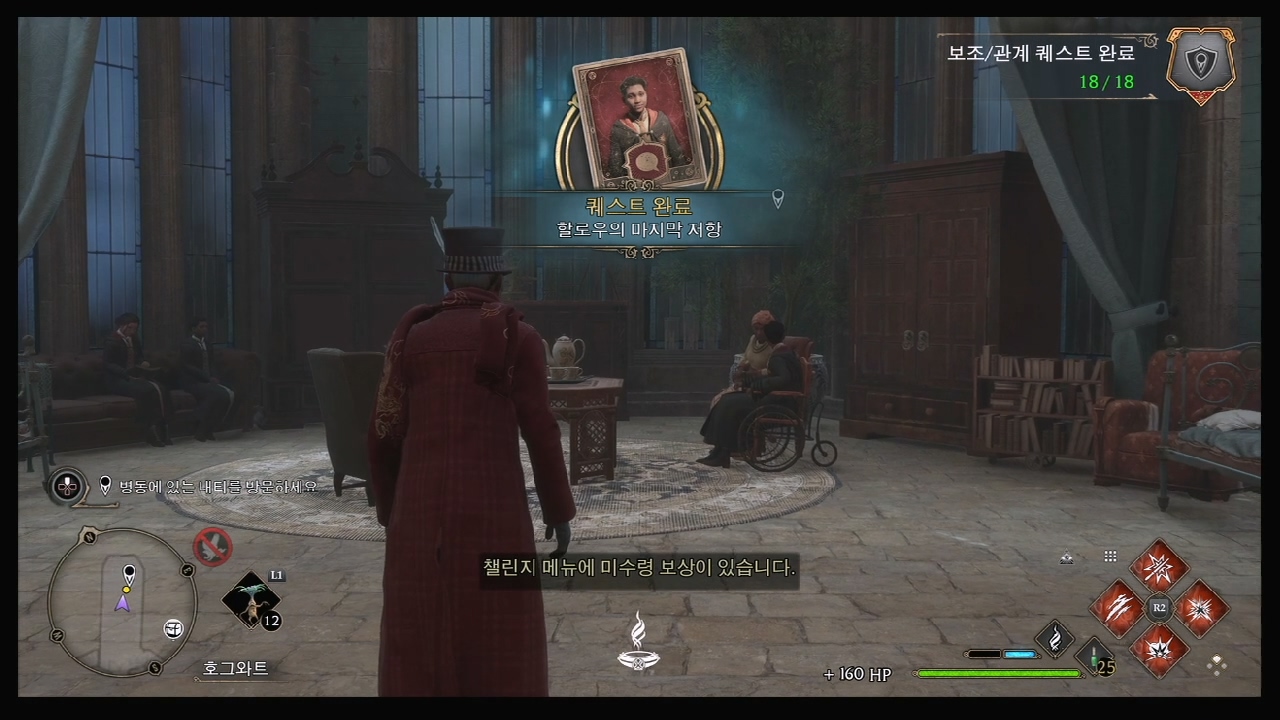Toggle the Floo Flame marker on the minimap

coord(172,628)
